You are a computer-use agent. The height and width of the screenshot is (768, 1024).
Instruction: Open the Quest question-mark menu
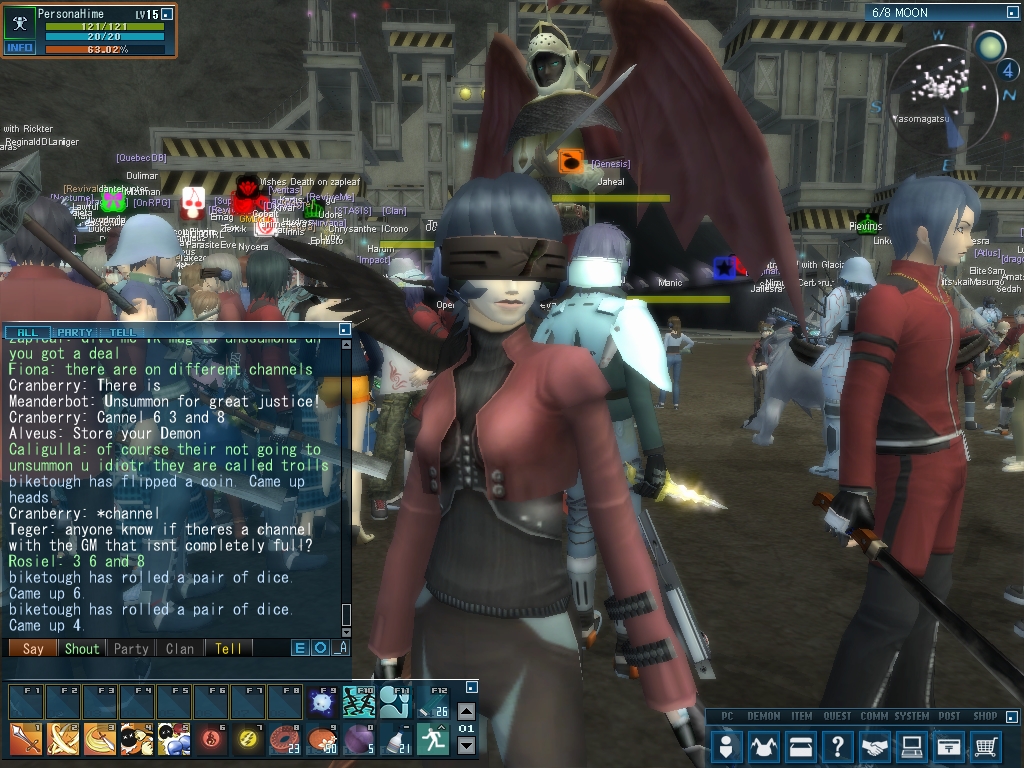coord(839,746)
